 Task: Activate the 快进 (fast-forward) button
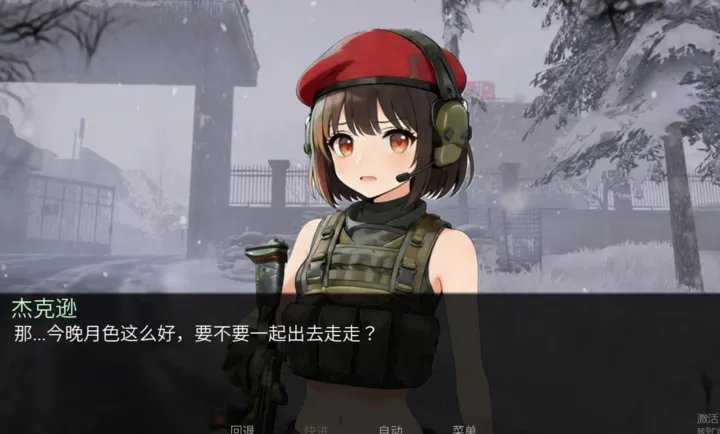click(316, 429)
